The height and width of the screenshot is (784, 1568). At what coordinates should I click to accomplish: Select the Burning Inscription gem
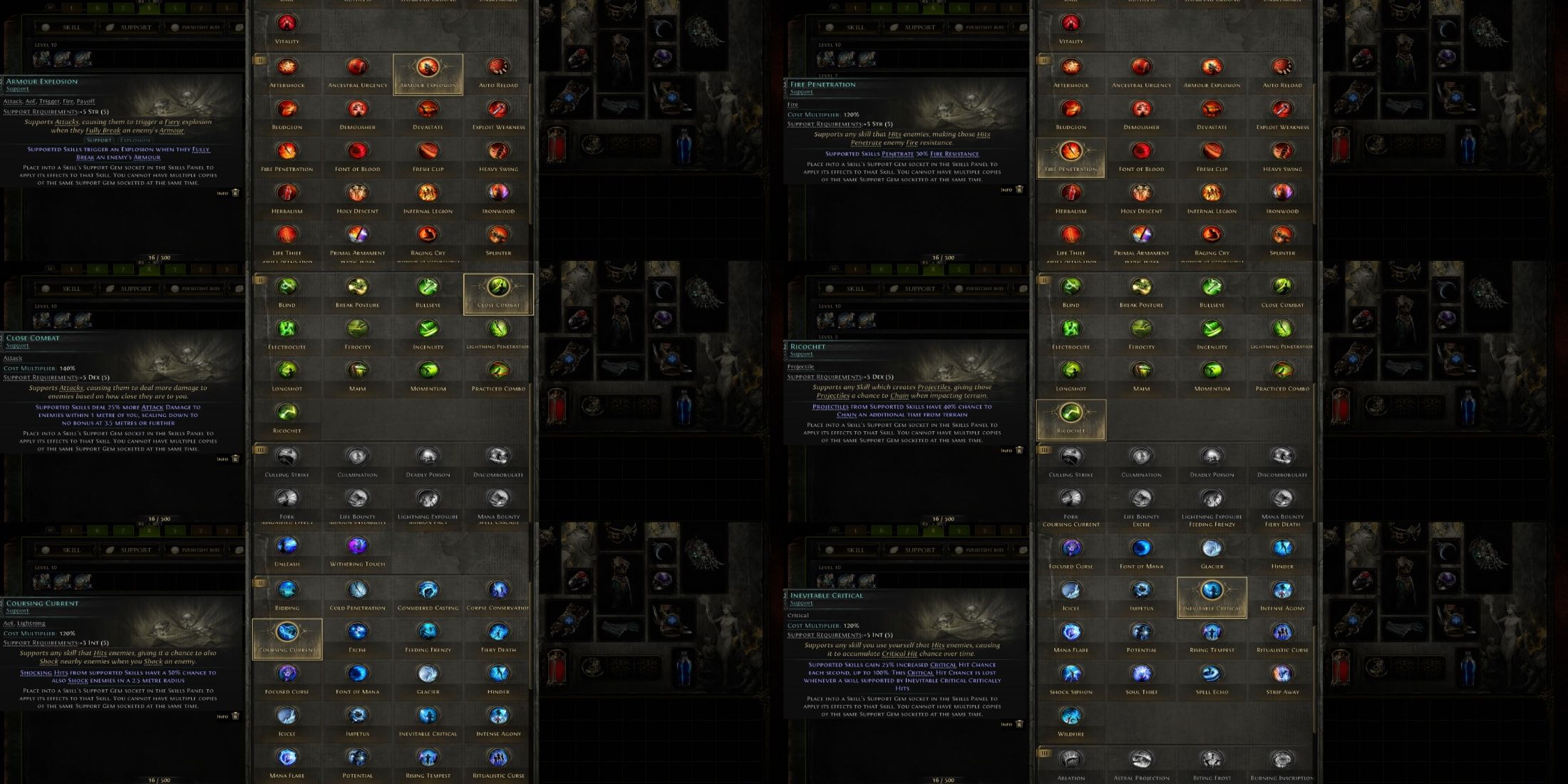(1282, 761)
